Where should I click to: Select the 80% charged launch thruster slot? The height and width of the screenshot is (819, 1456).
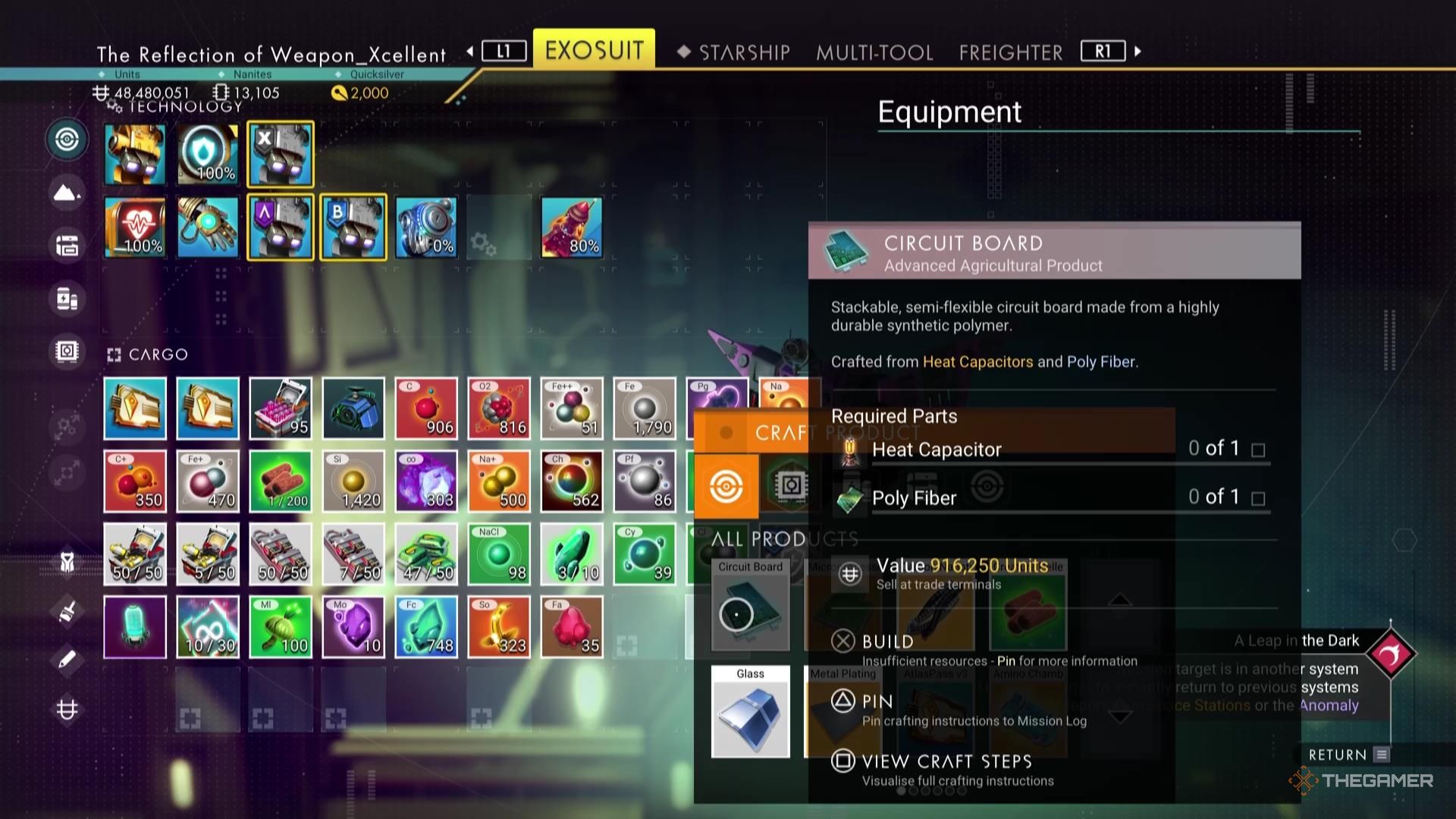[572, 225]
